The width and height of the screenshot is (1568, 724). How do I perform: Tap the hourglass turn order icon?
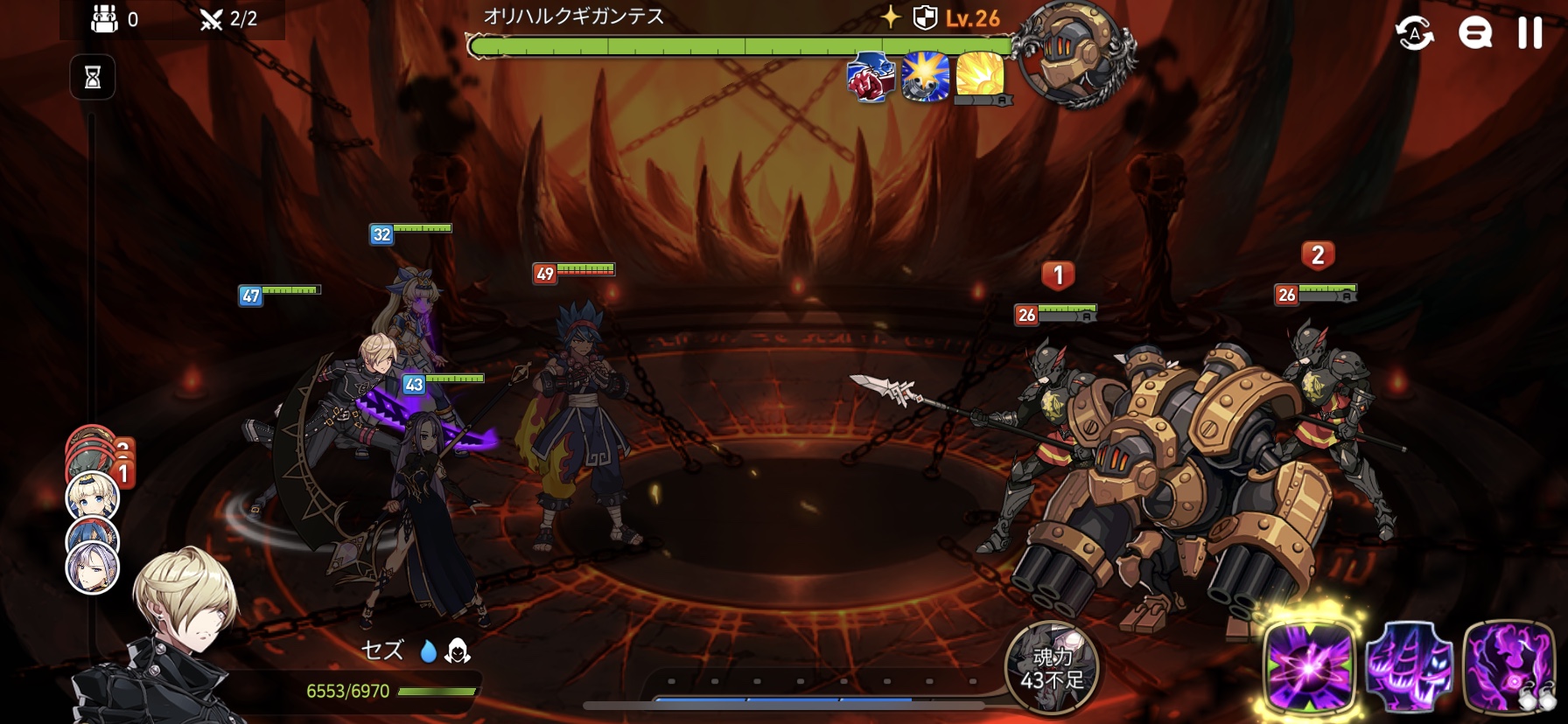93,78
